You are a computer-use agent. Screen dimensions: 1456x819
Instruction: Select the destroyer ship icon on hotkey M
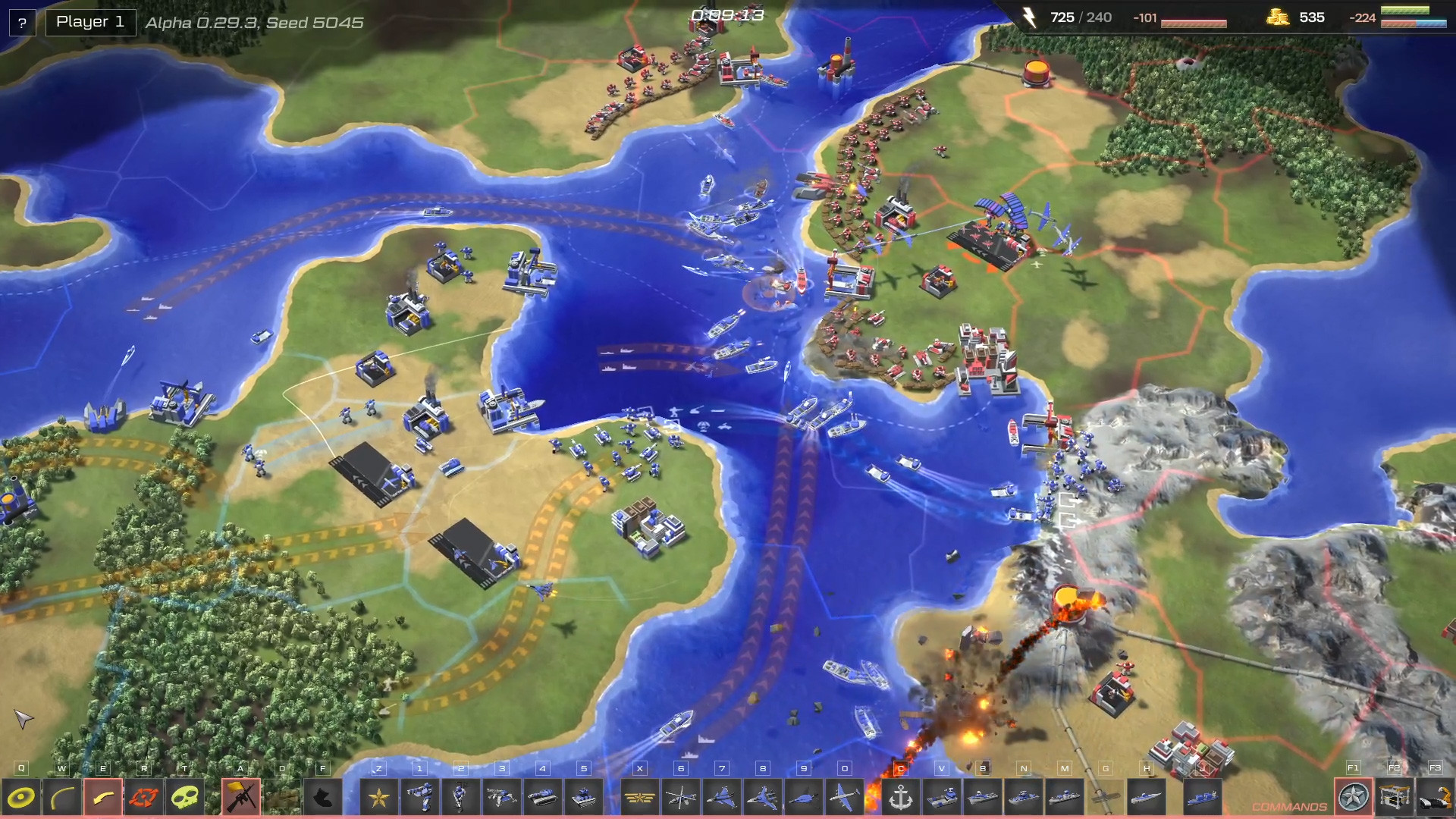coord(1063,796)
